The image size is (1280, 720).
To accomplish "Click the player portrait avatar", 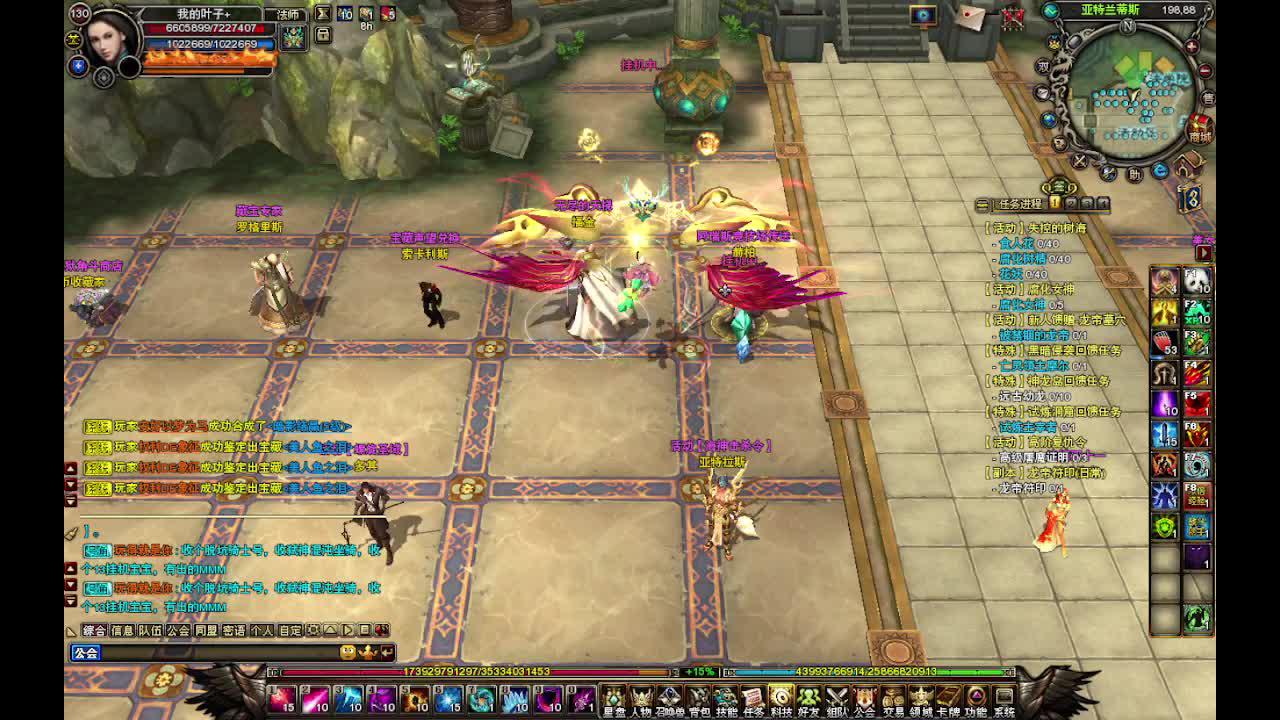I will click(x=108, y=38).
